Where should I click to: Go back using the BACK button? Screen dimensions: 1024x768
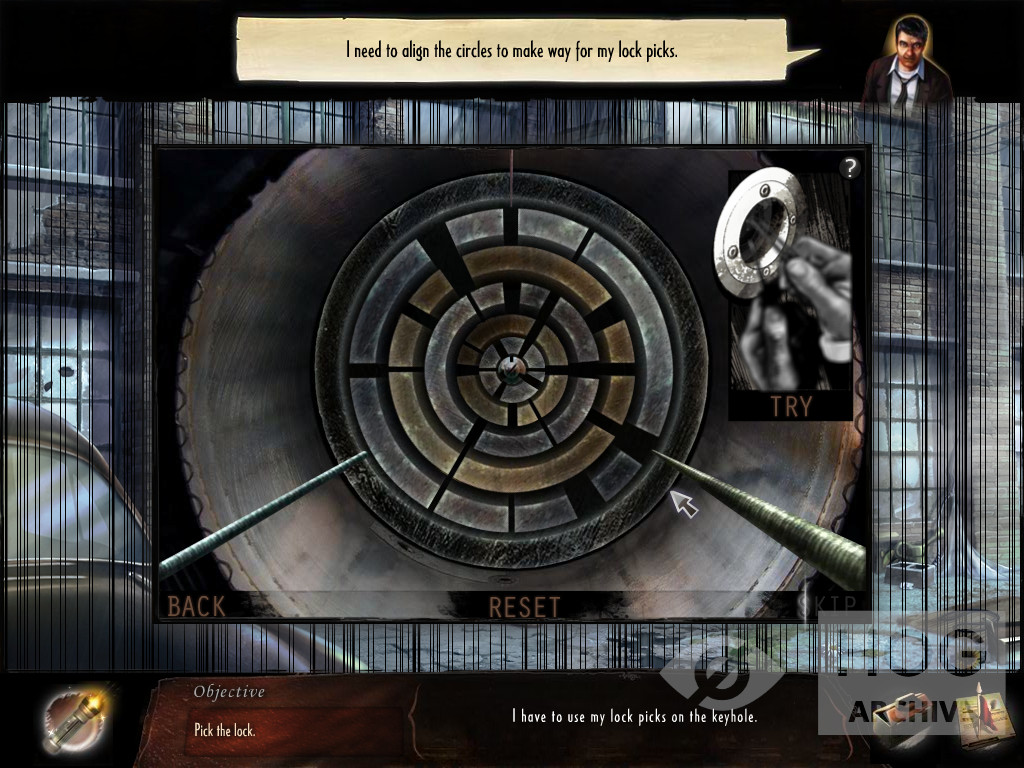196,605
